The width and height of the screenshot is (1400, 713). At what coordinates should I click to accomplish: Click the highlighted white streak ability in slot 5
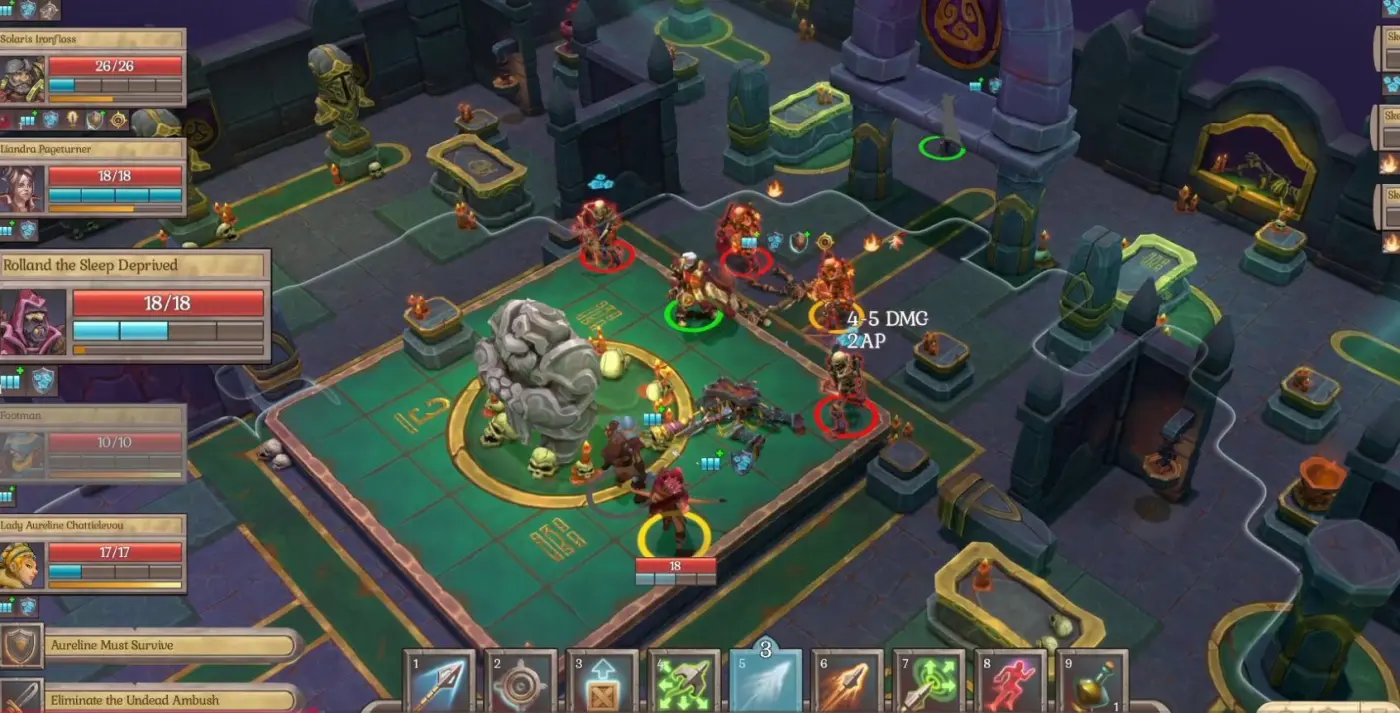(765, 682)
